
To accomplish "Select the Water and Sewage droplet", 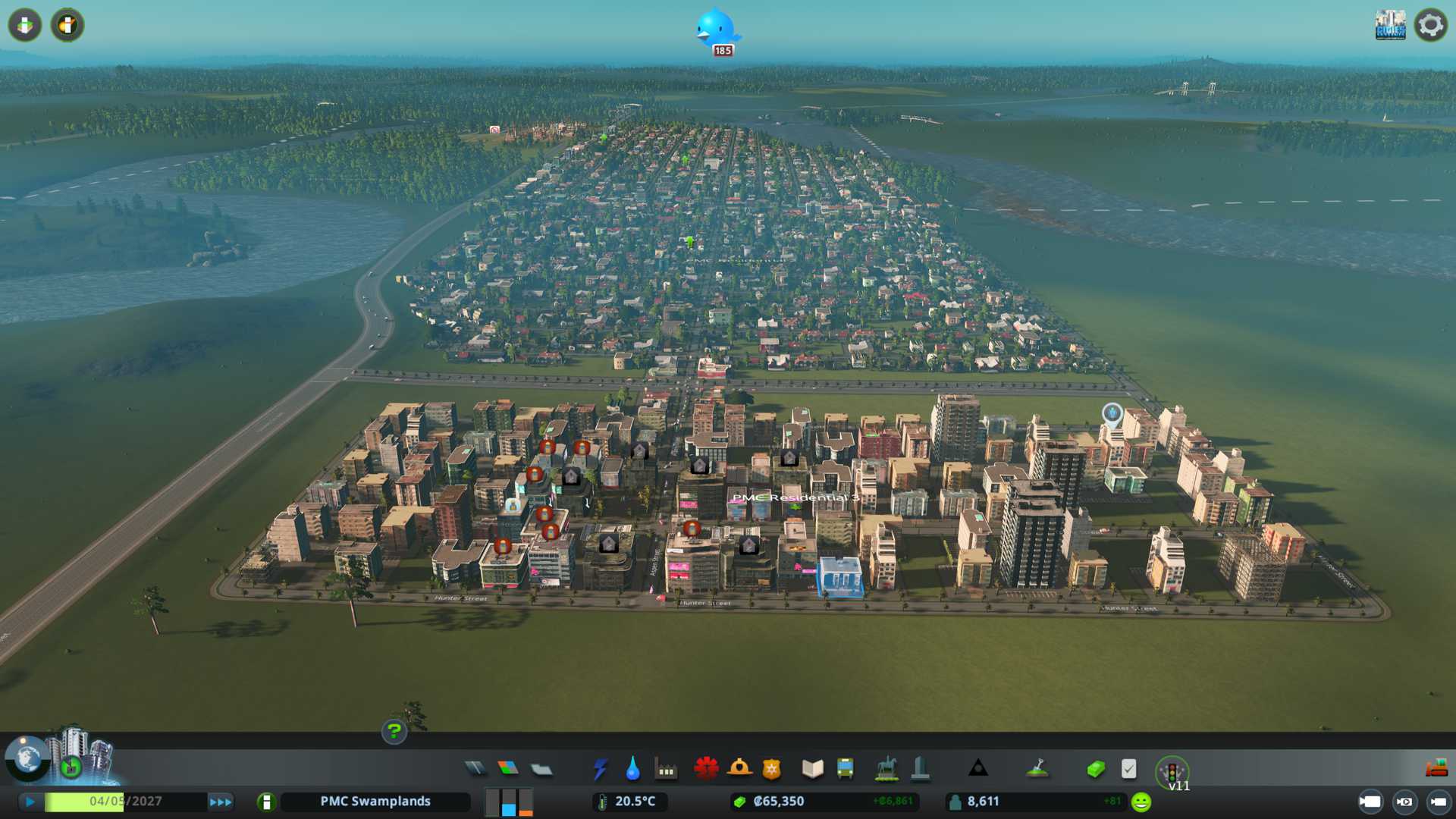I will pyautogui.click(x=633, y=769).
